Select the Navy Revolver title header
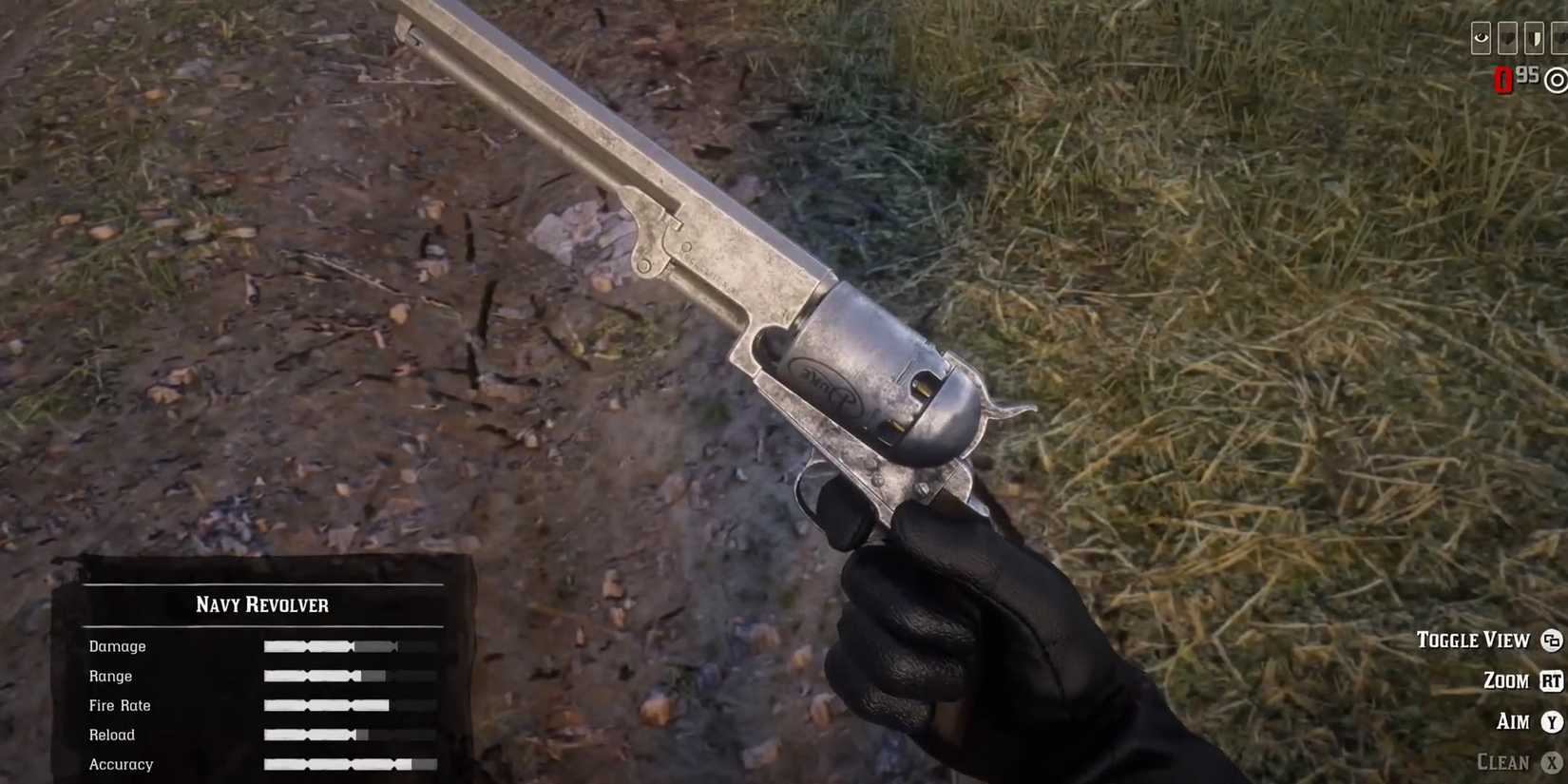Image resolution: width=1568 pixels, height=784 pixels. (x=263, y=604)
